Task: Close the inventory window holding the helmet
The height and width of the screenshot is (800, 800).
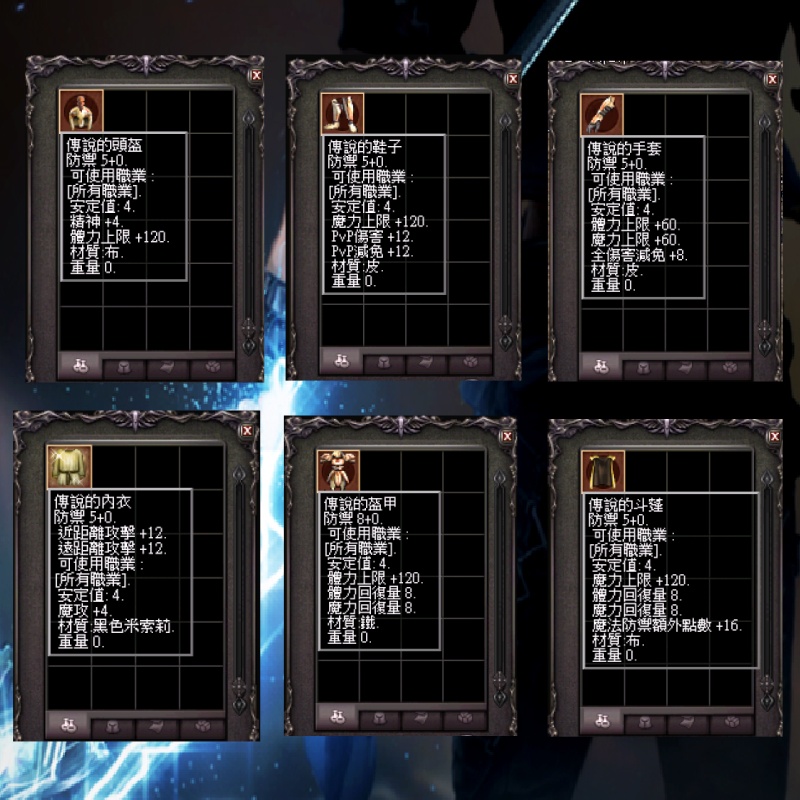Action: [x=254, y=74]
